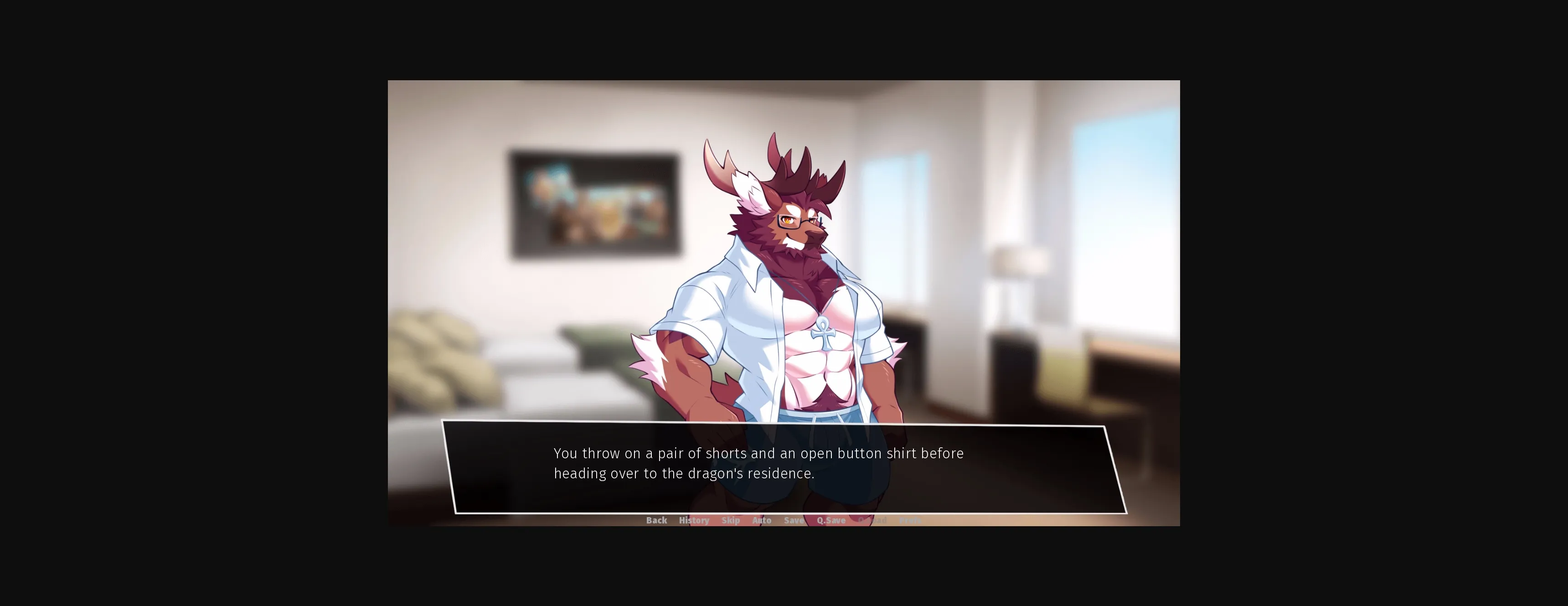
Task: Toggle Auto mode off from the quick menu
Action: pyautogui.click(x=762, y=520)
